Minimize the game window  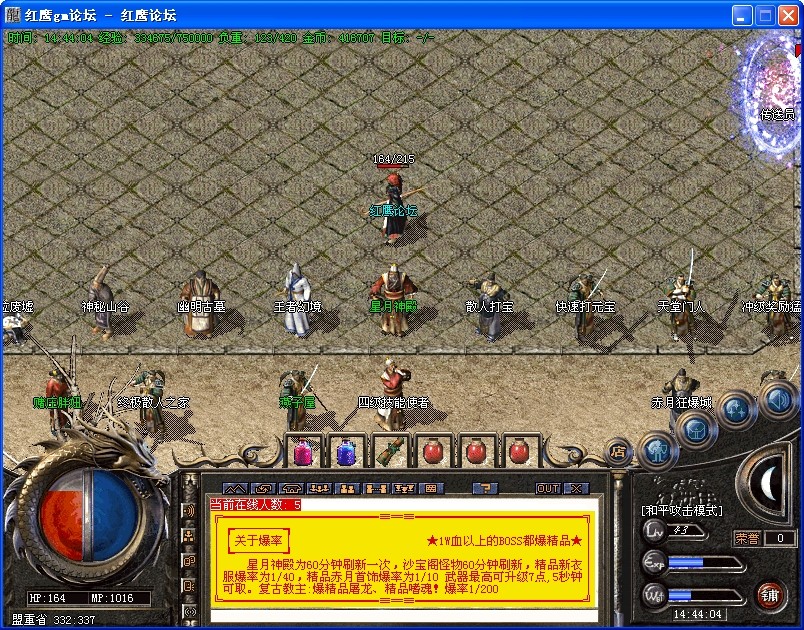[741, 15]
